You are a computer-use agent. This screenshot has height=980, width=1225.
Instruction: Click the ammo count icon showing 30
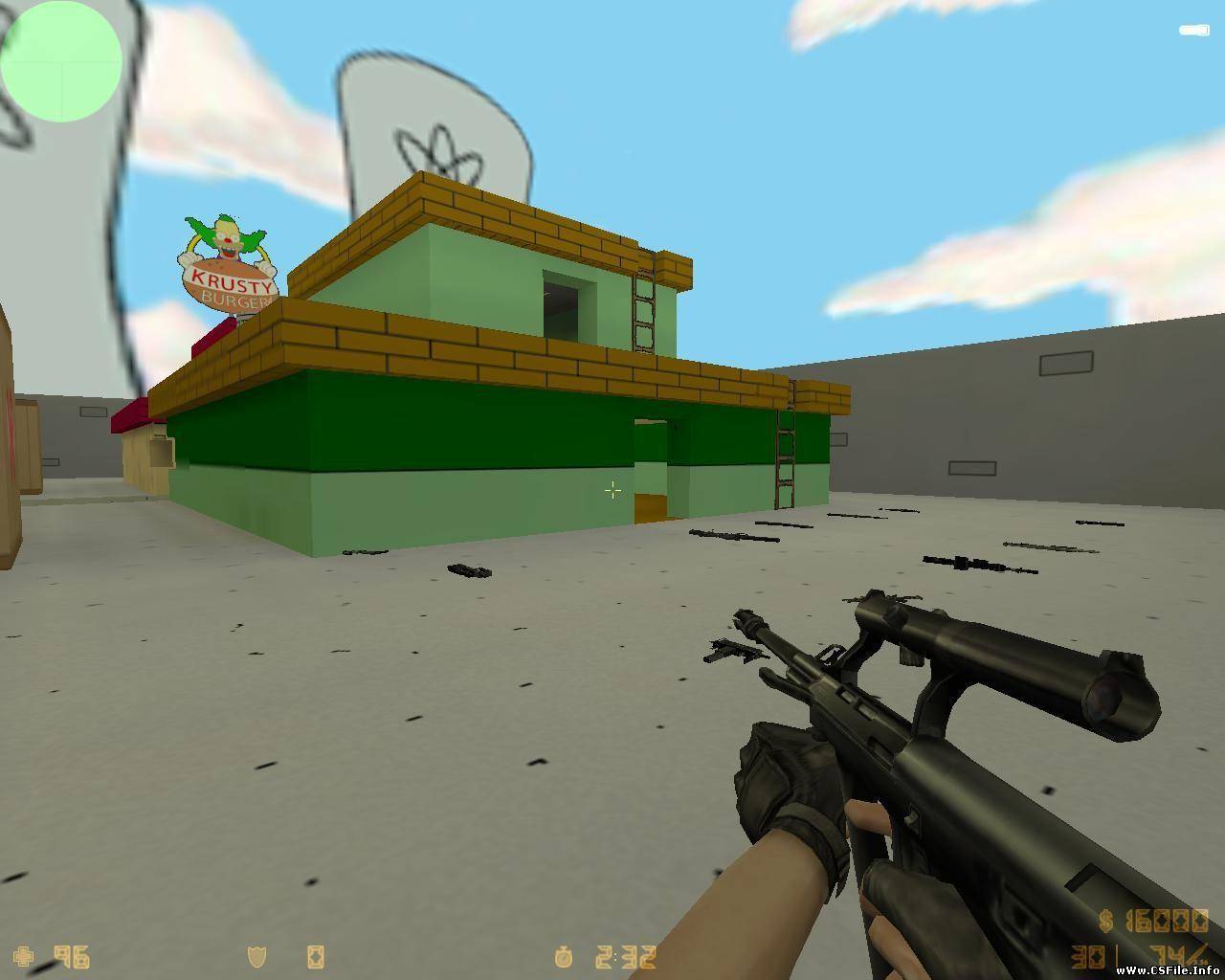[x=1086, y=957]
